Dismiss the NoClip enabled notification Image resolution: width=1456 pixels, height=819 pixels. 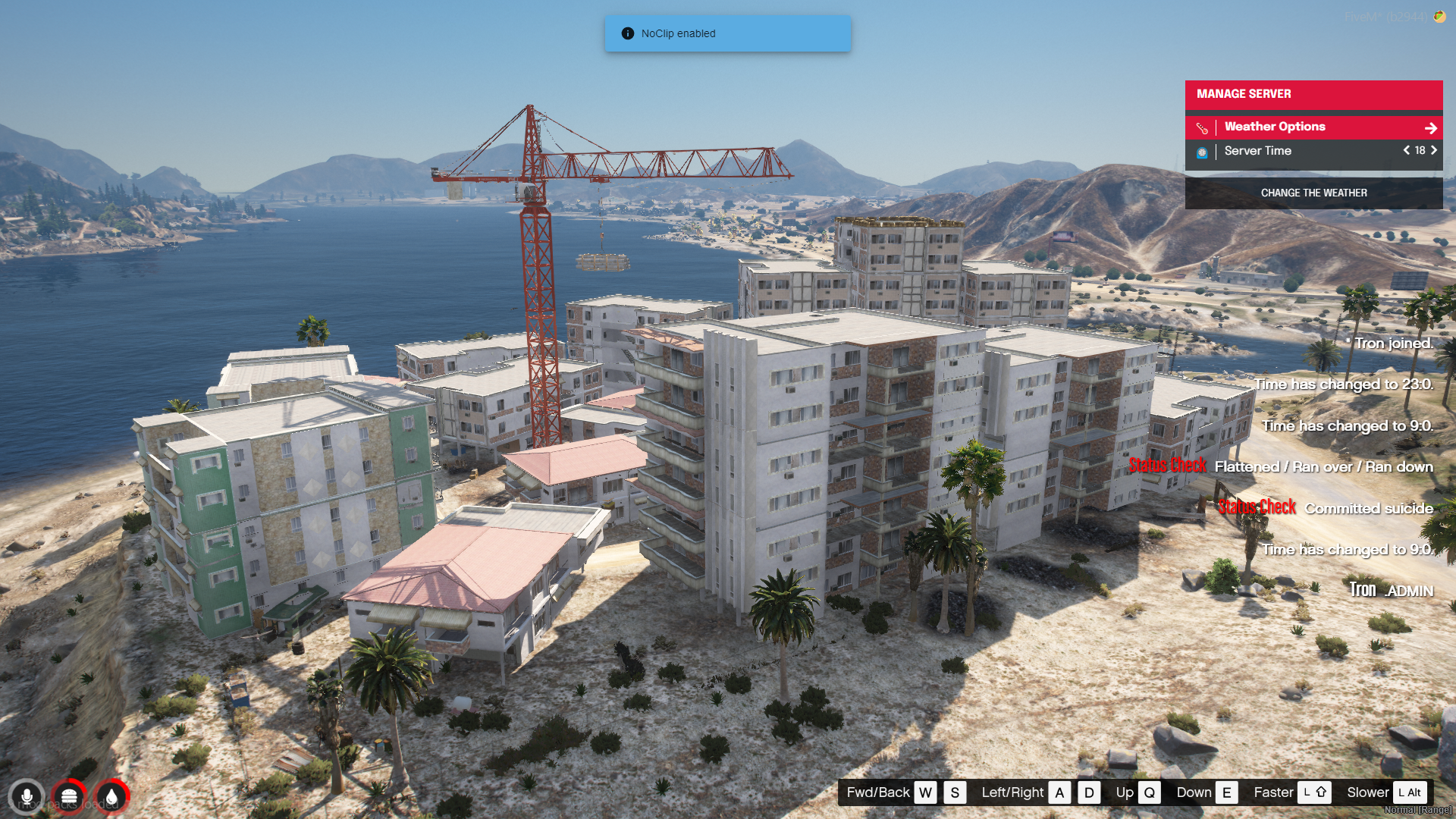(727, 33)
